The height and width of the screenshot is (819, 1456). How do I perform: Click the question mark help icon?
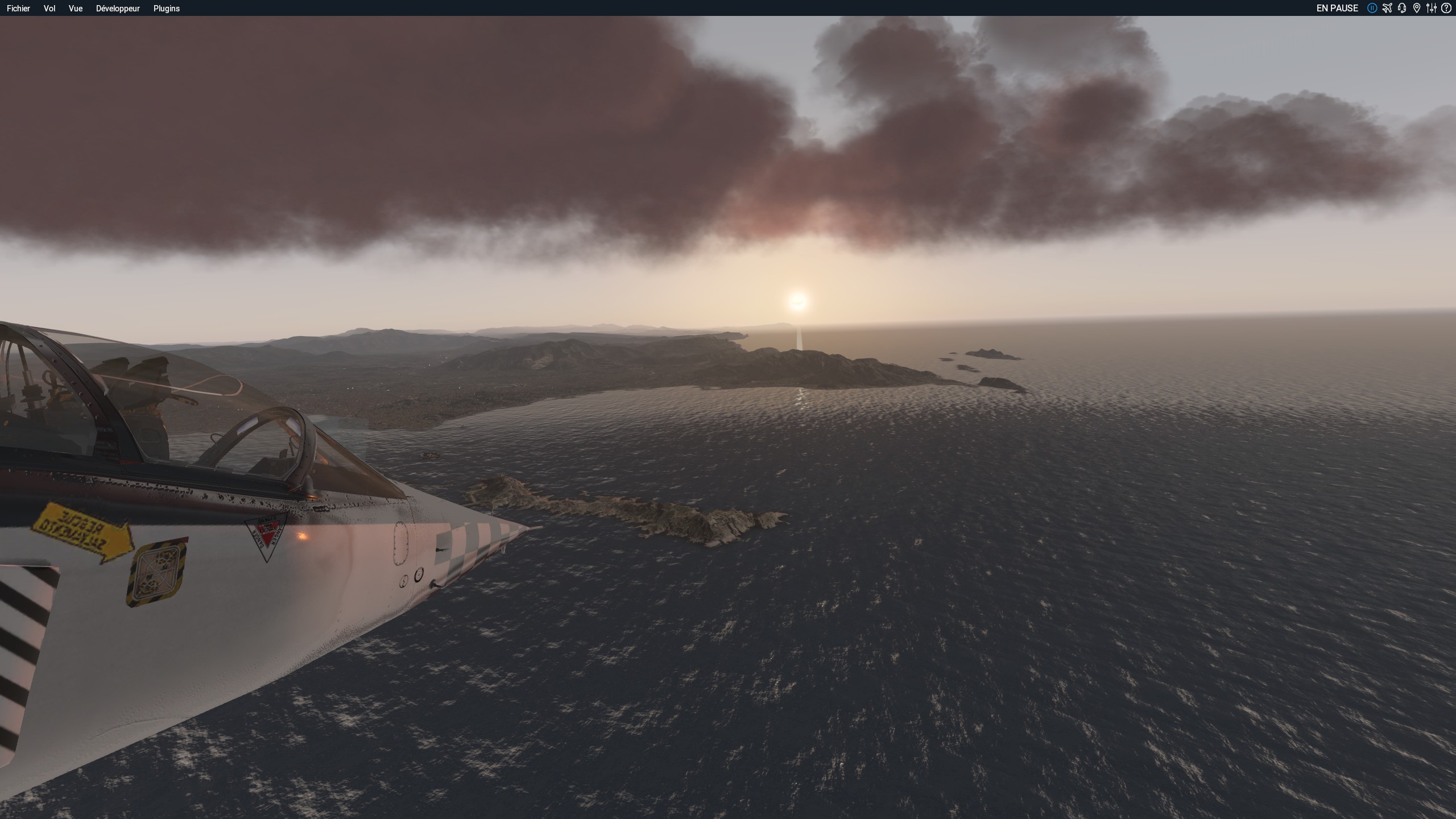tap(1446, 8)
